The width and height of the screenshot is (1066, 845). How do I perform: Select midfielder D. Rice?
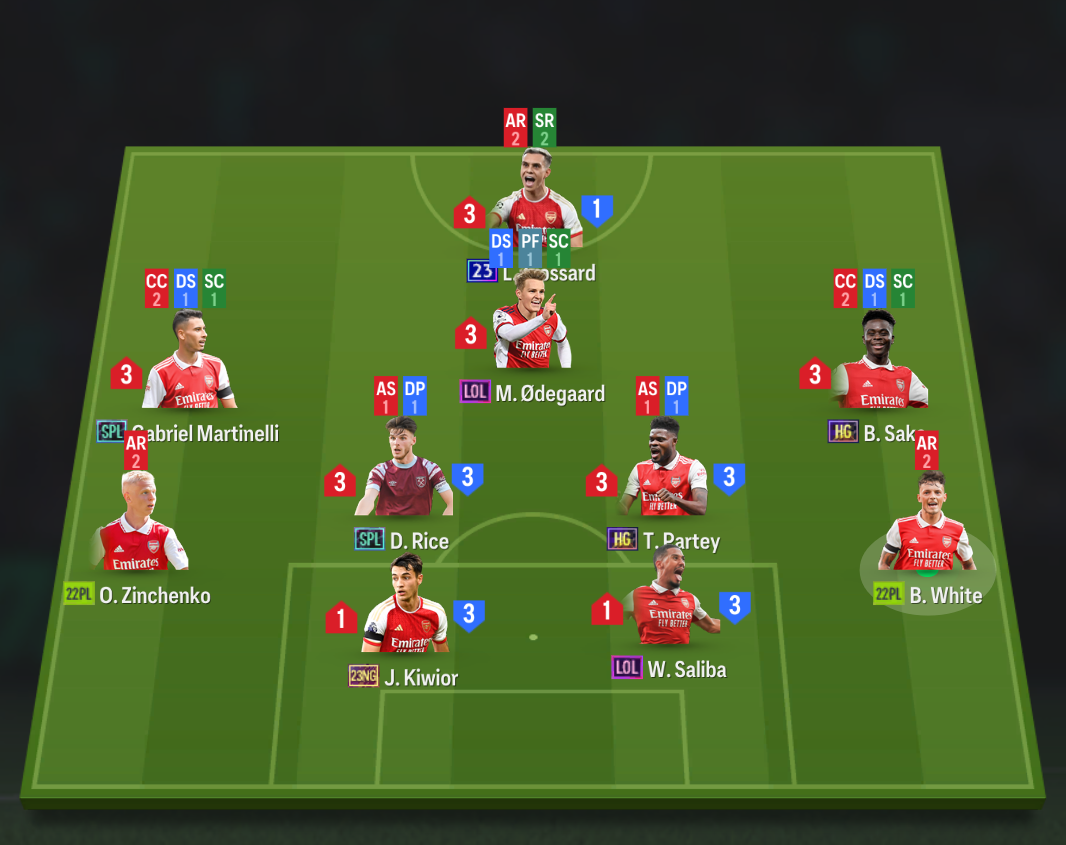point(404,475)
